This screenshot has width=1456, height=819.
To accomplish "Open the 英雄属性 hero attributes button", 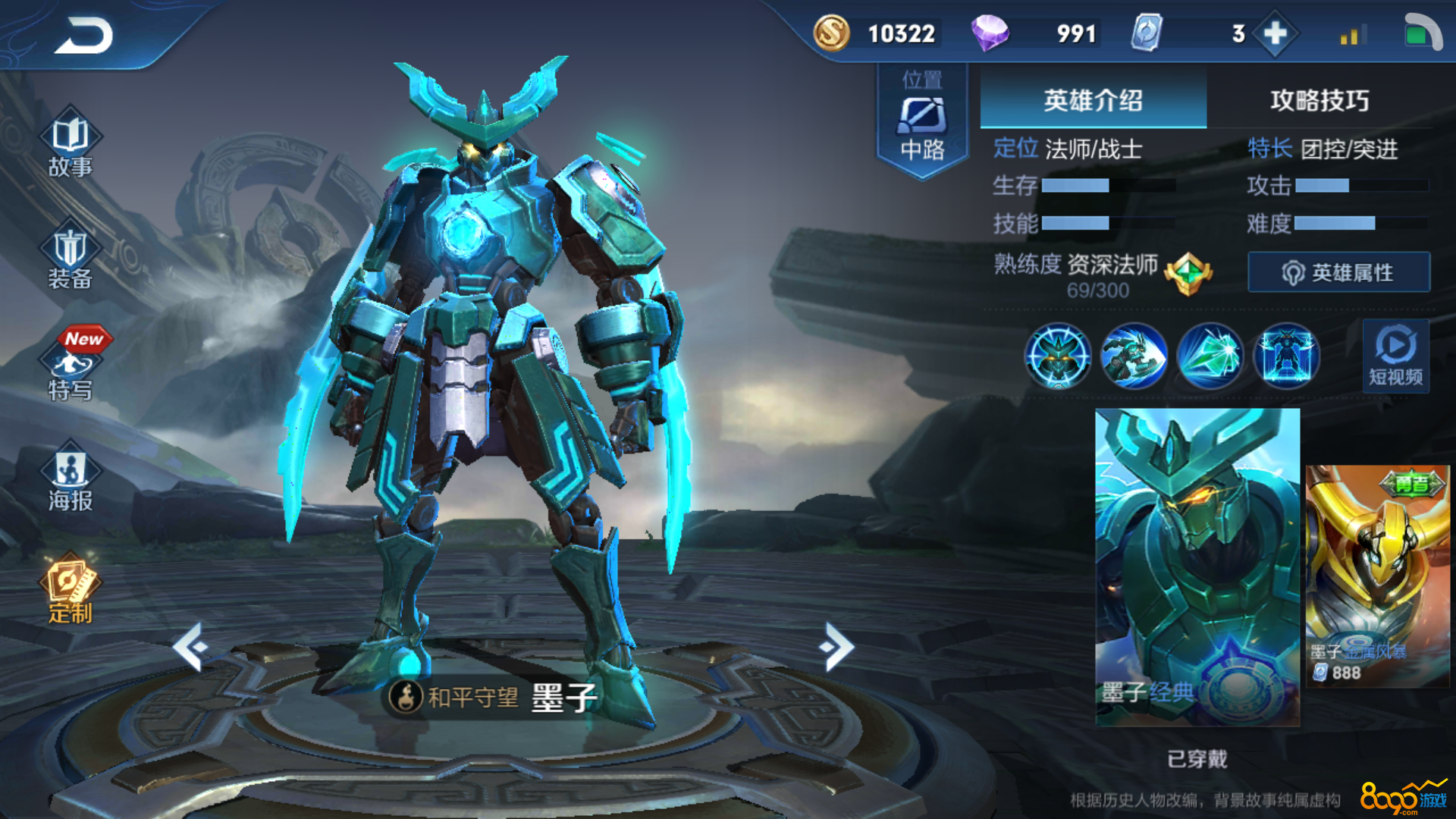I will (1338, 272).
